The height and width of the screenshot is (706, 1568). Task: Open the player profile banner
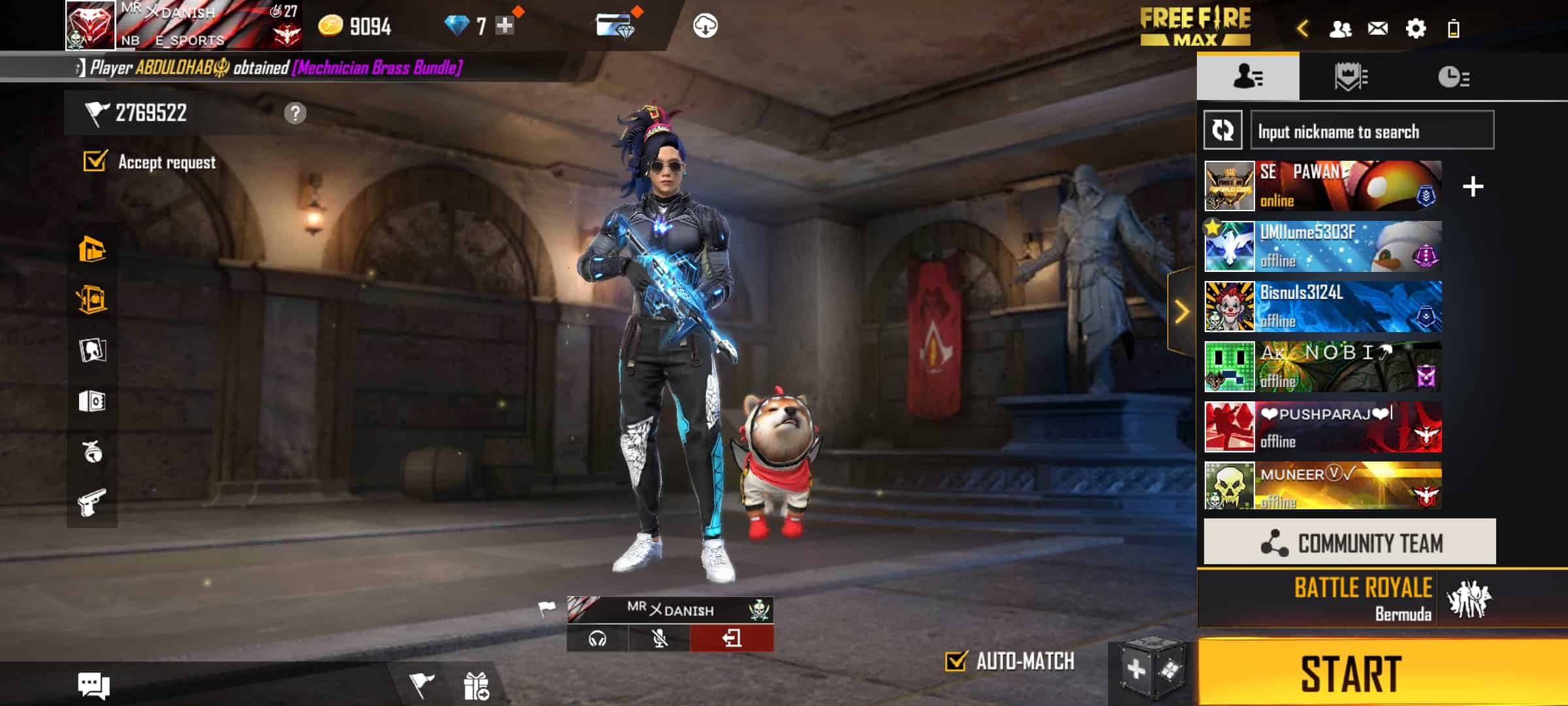point(183,26)
